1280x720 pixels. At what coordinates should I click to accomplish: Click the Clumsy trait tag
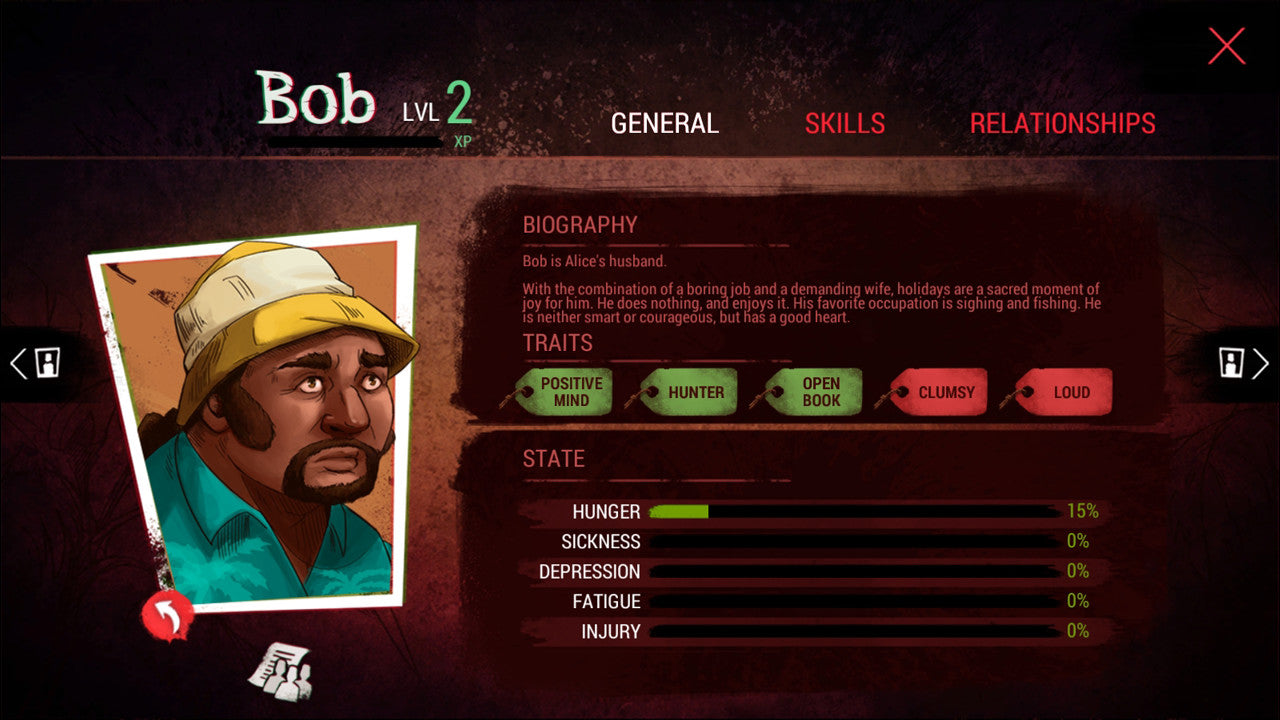942,392
